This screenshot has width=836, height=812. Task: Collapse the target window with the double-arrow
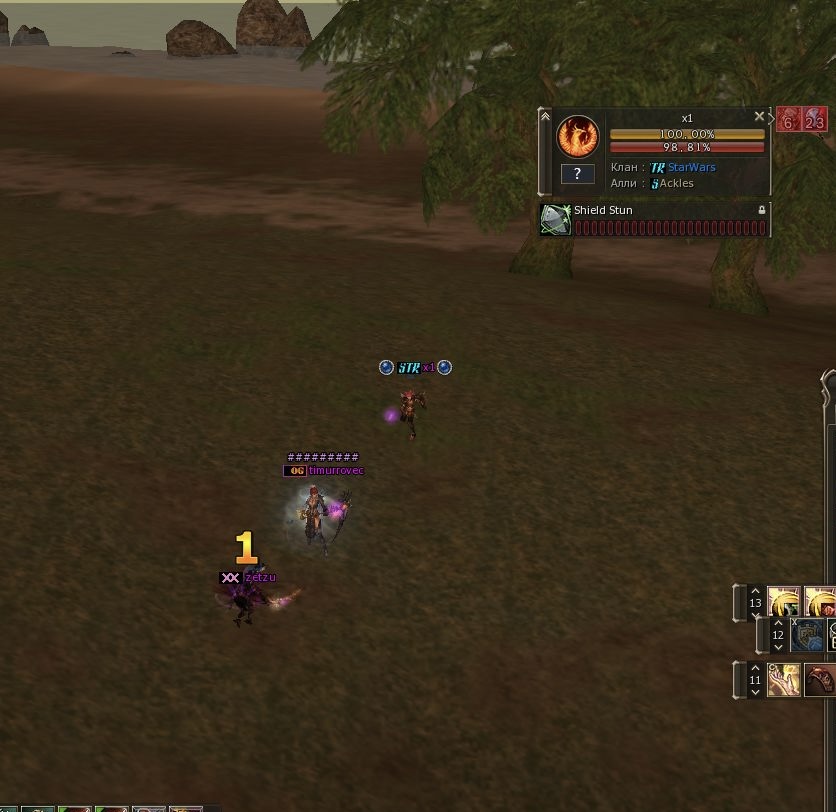click(x=545, y=117)
